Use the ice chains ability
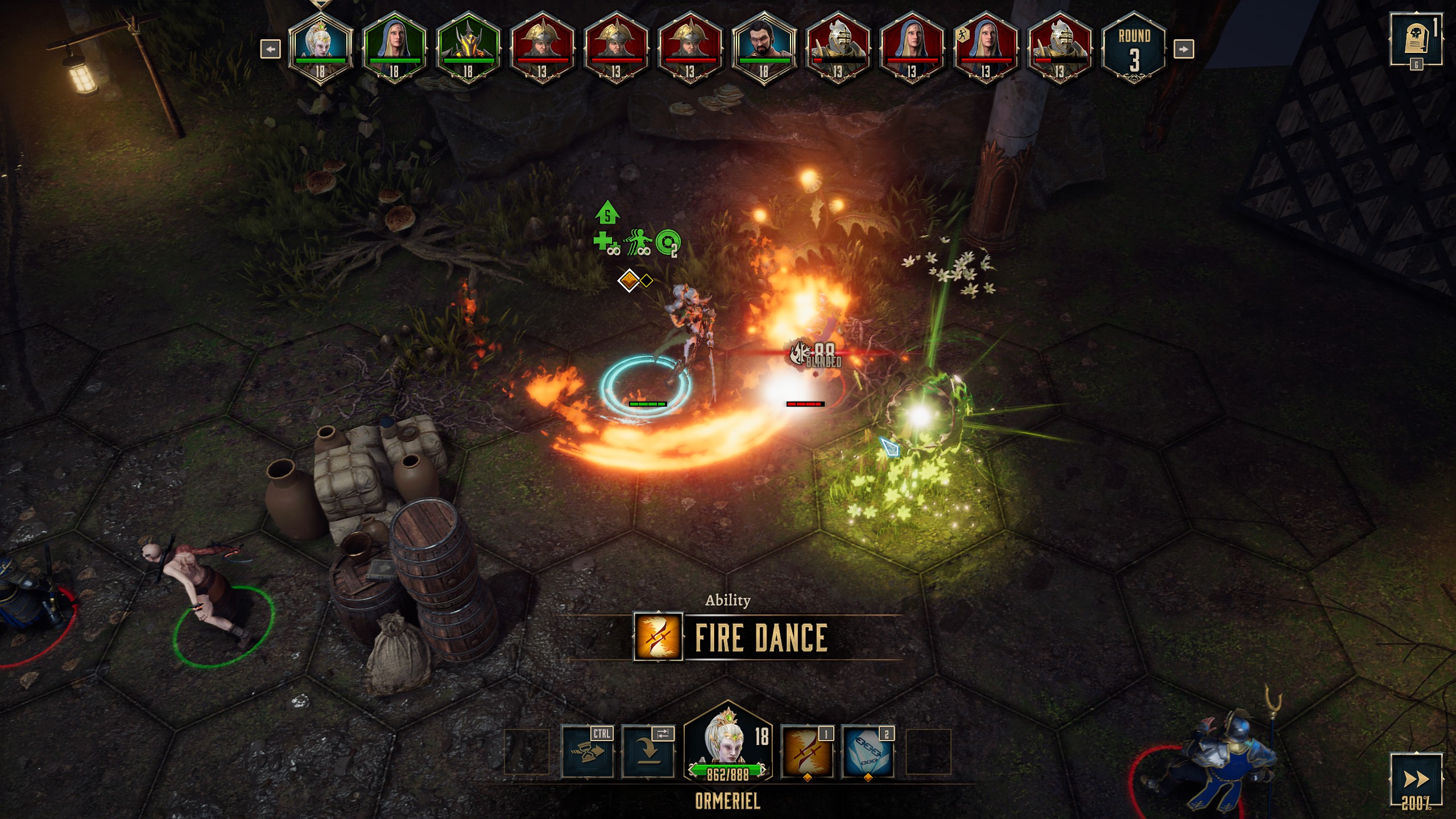 pyautogui.click(x=867, y=752)
